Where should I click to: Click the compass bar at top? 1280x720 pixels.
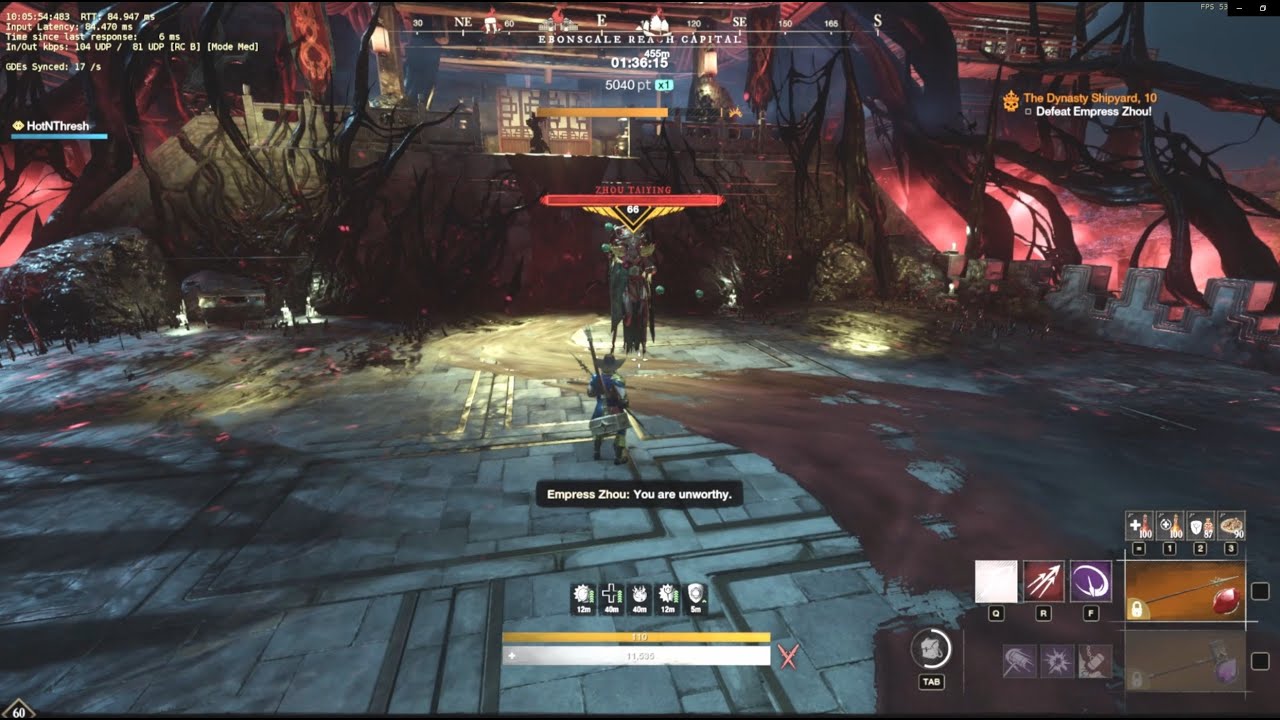(x=640, y=22)
